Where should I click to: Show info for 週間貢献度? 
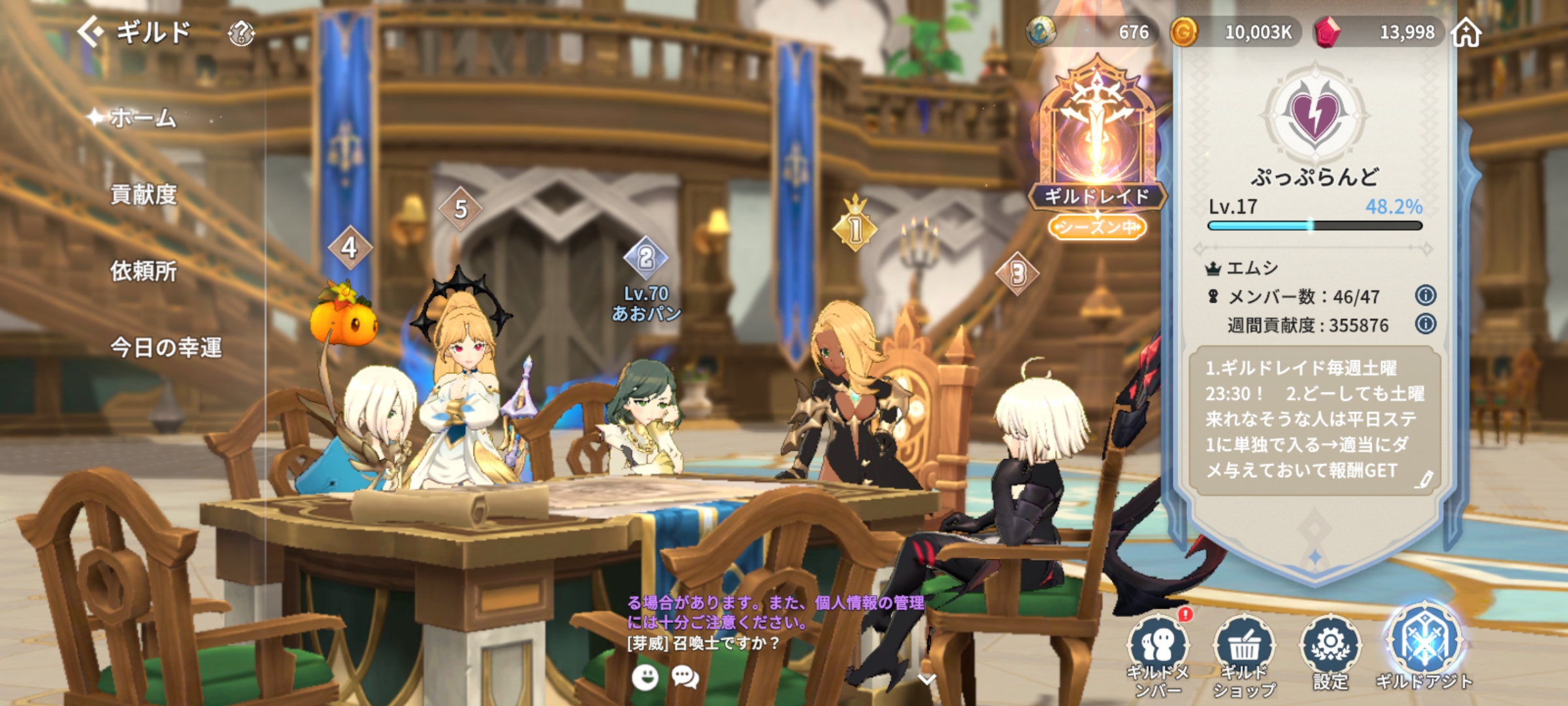[x=1425, y=324]
